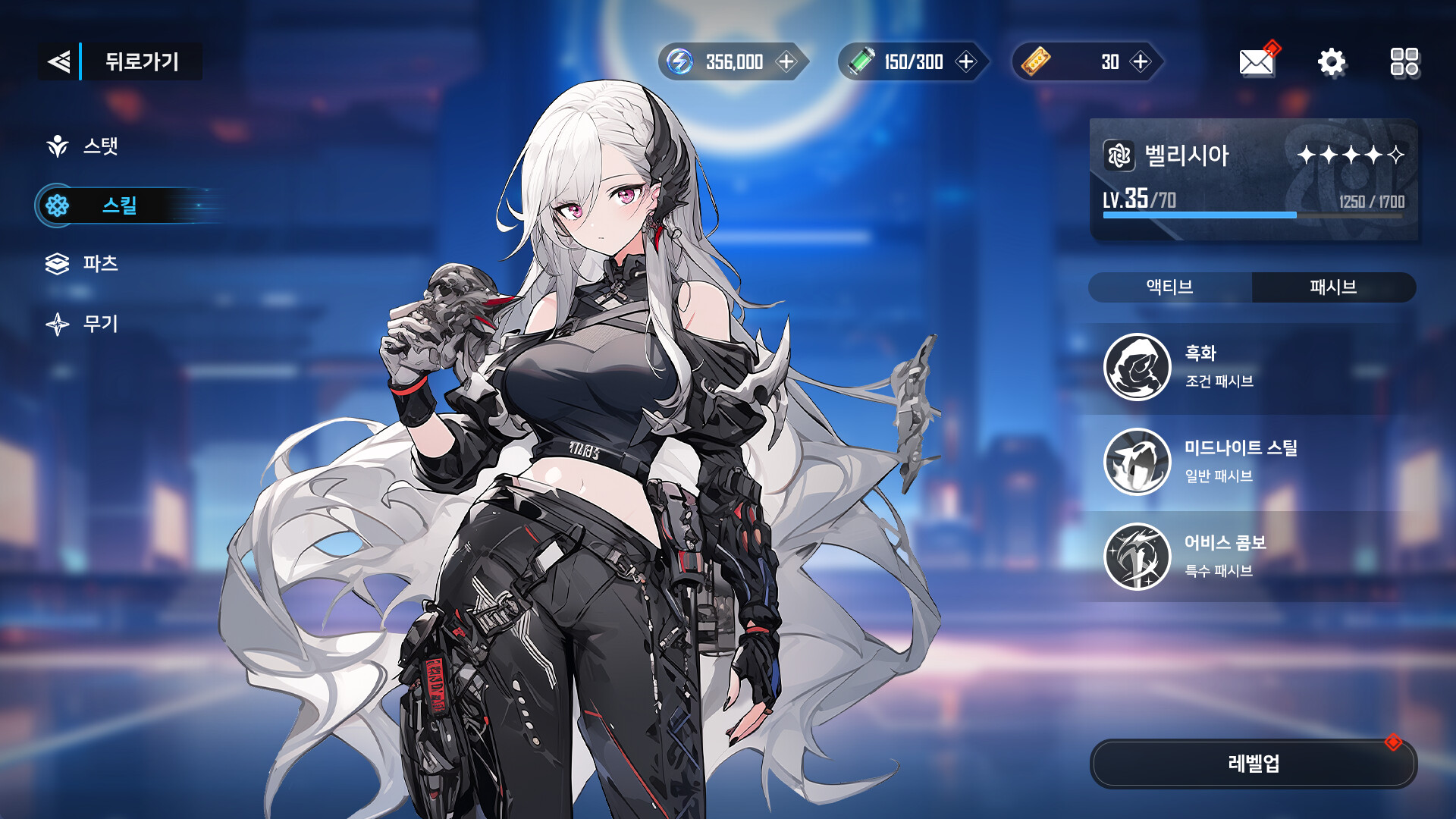Open settings via the gear icon
Screen dimensions: 1456x819
pyautogui.click(x=1331, y=61)
